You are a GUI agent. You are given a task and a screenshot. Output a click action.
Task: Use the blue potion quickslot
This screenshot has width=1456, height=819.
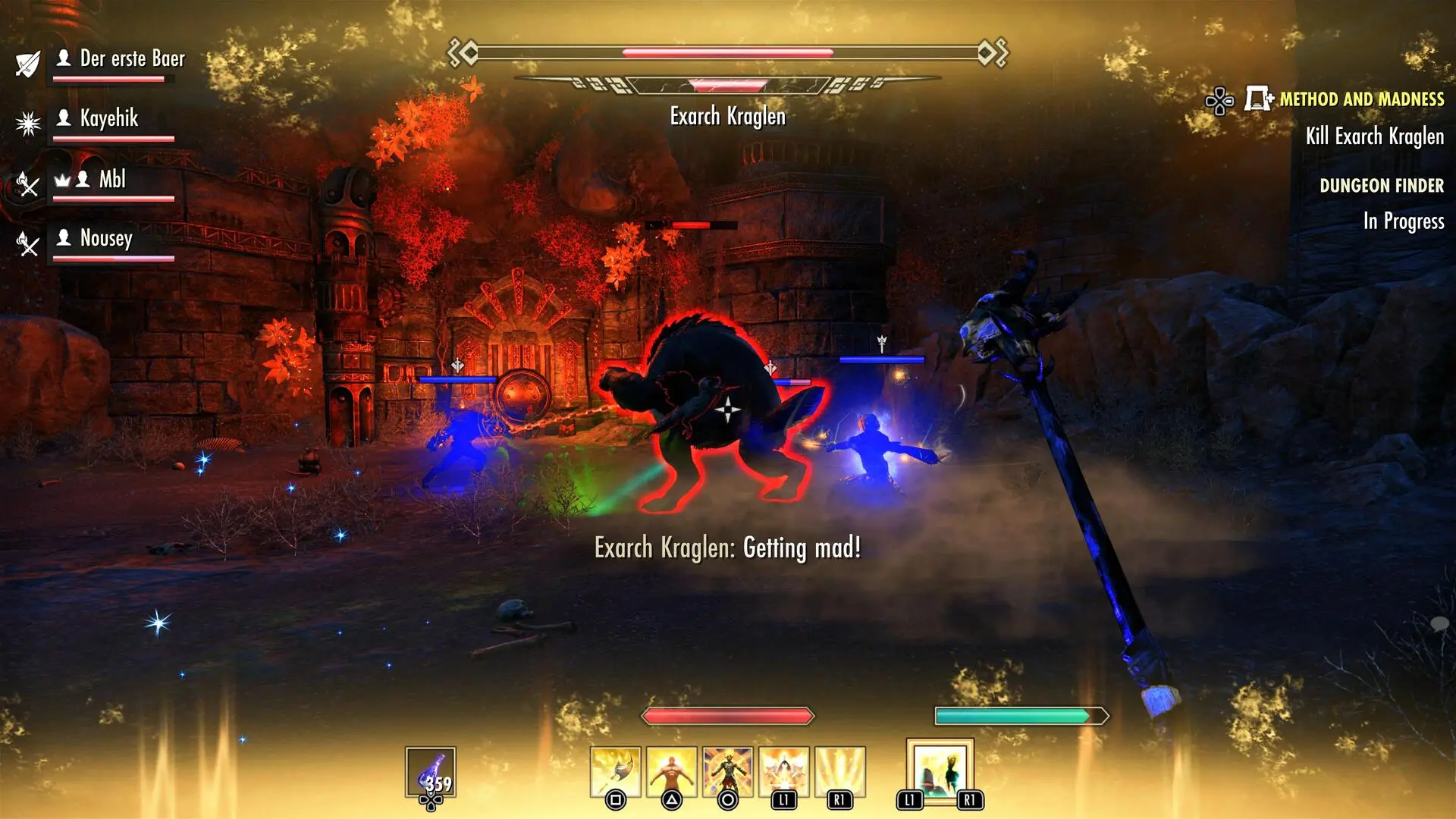click(431, 773)
